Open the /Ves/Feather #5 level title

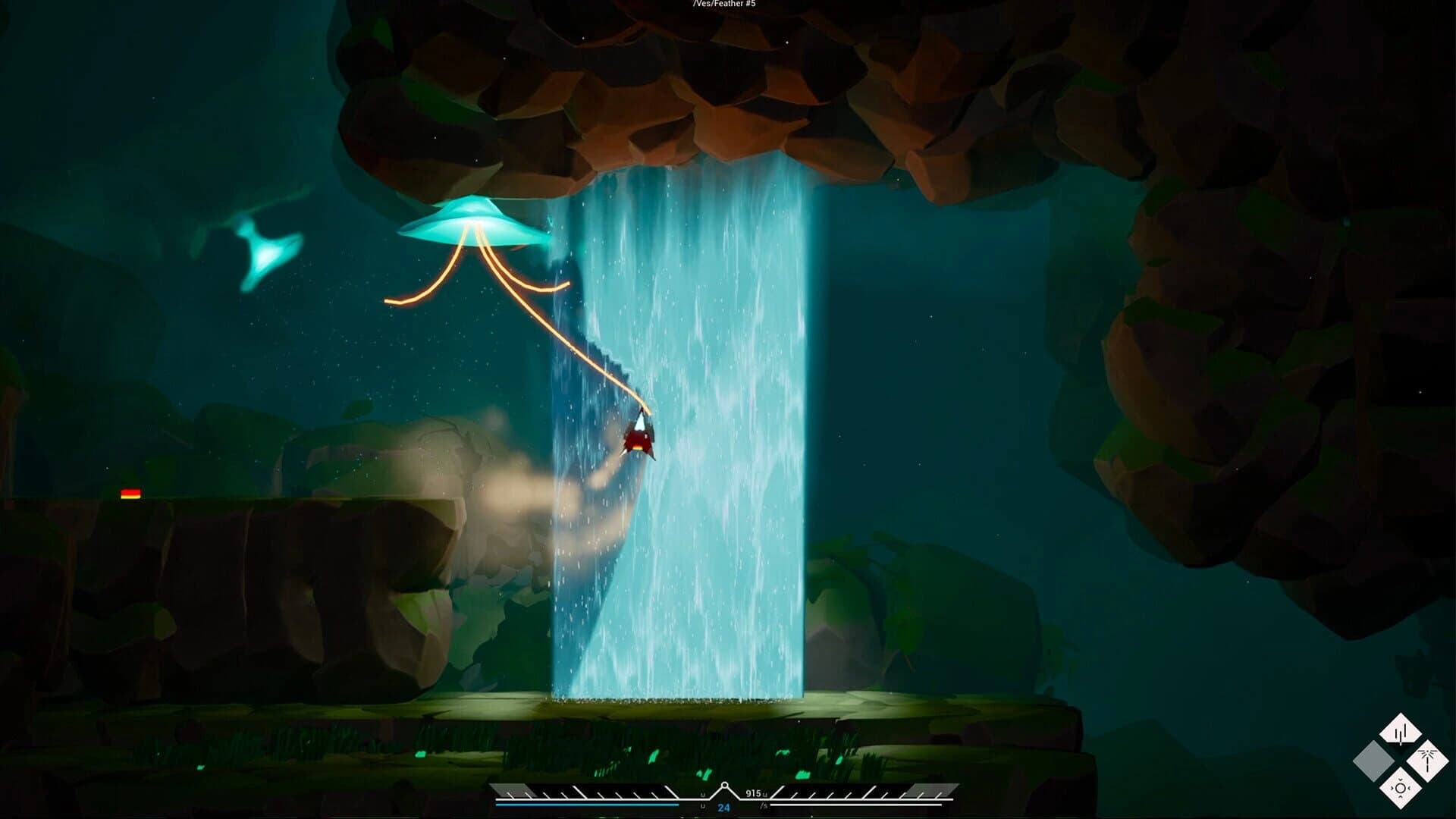[725, 4]
